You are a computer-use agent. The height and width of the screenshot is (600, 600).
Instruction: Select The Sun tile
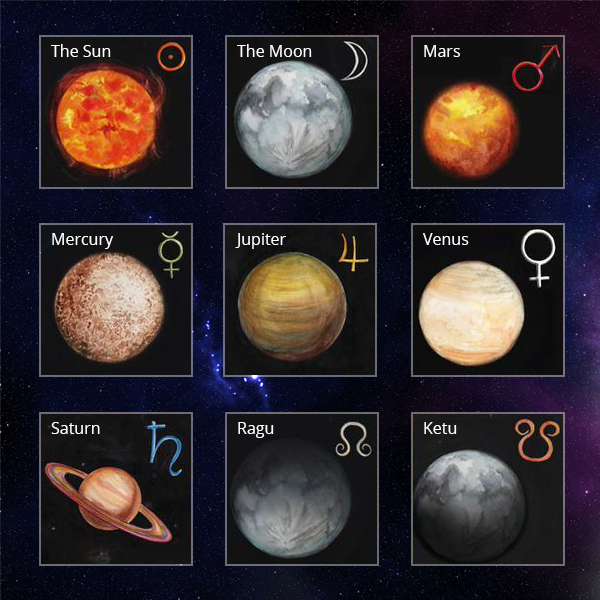[x=115, y=112]
